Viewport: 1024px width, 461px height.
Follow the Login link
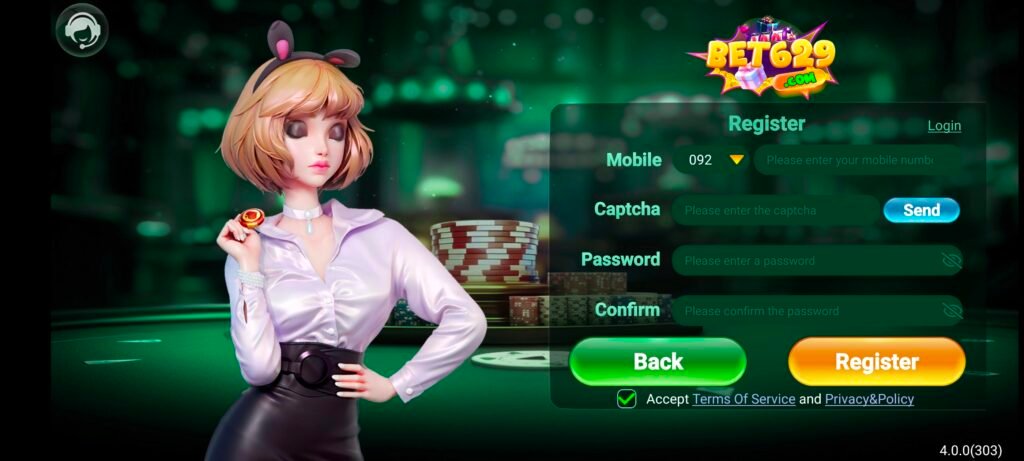click(x=943, y=126)
